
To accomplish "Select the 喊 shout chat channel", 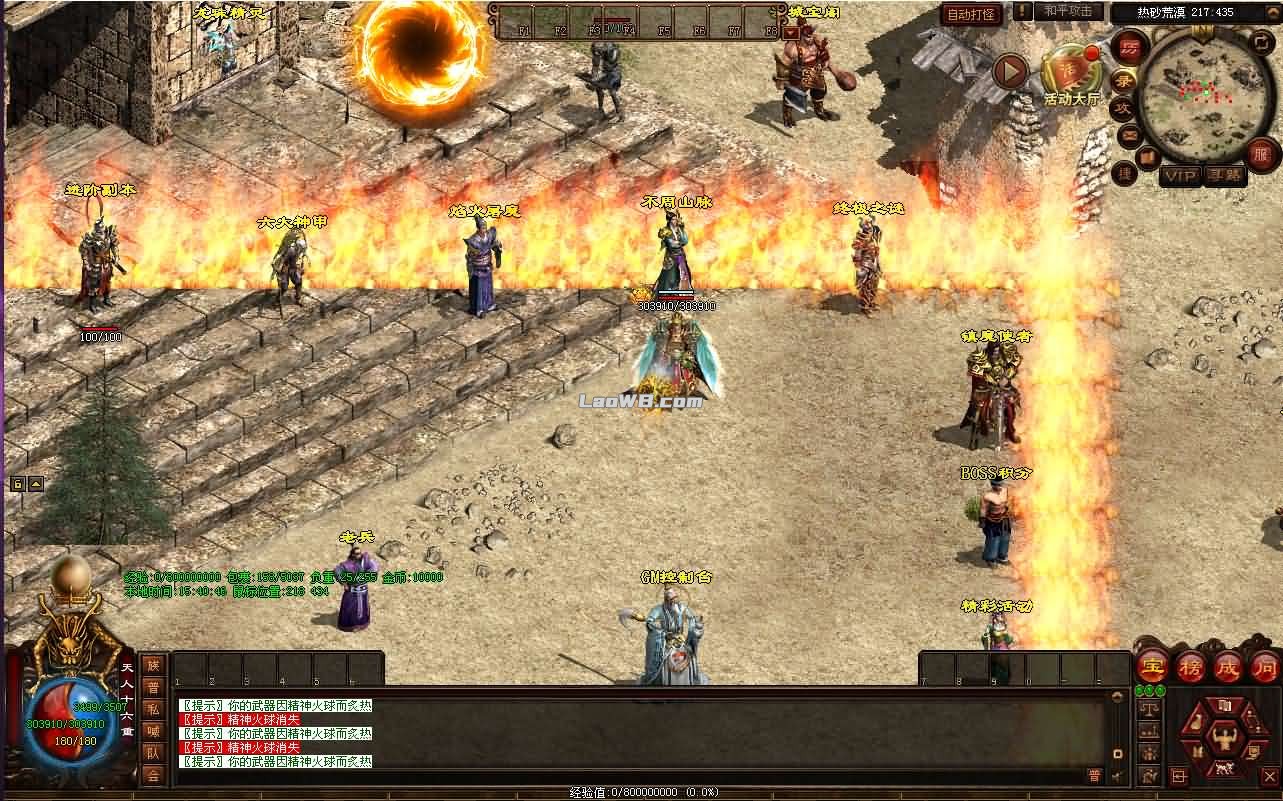I will [152, 730].
